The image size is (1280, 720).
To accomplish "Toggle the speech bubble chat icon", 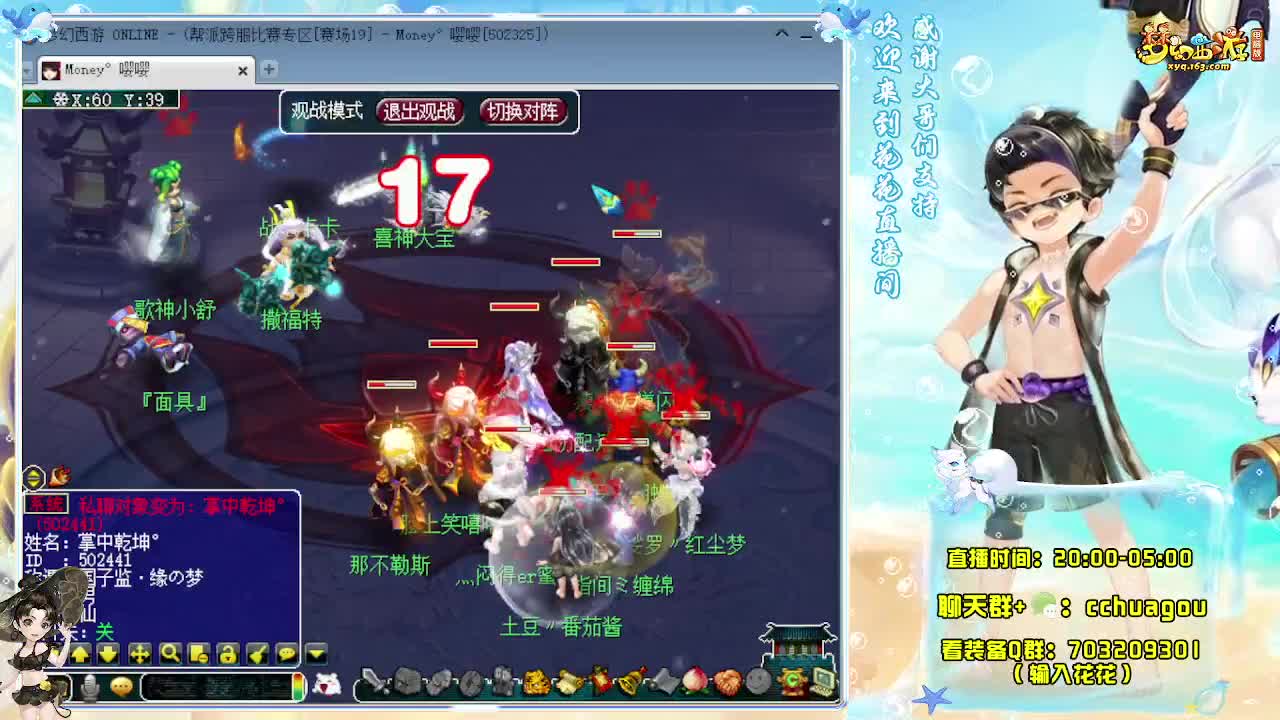I will tap(286, 654).
